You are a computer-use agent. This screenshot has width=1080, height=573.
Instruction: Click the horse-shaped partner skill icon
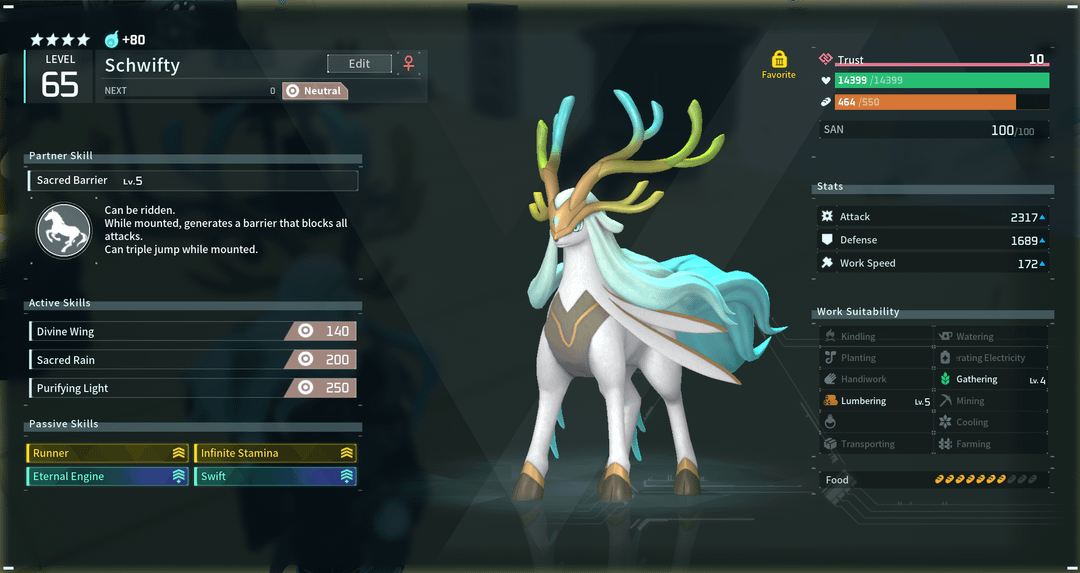click(63, 230)
